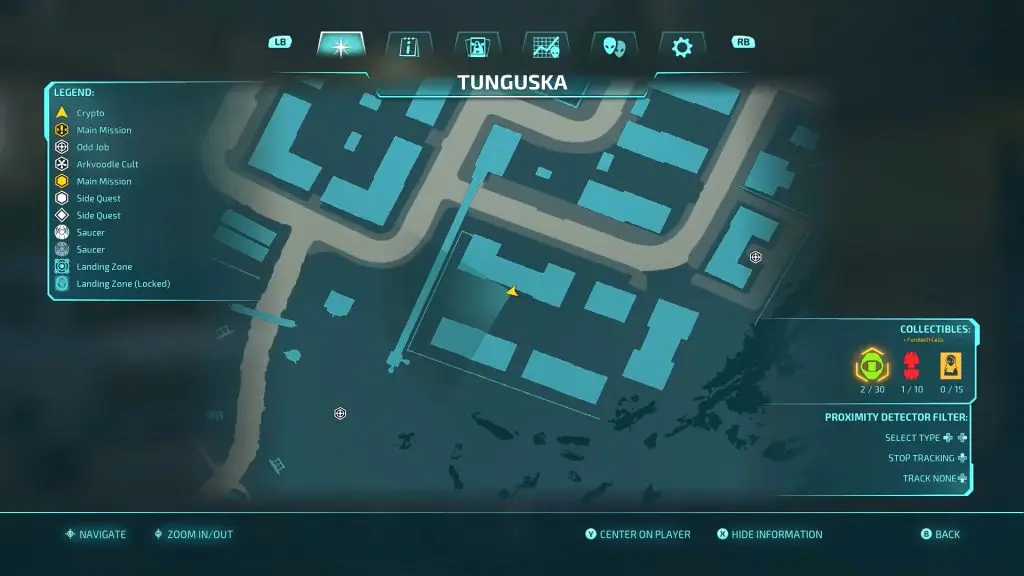Switch to the compass star map tab

(341, 46)
